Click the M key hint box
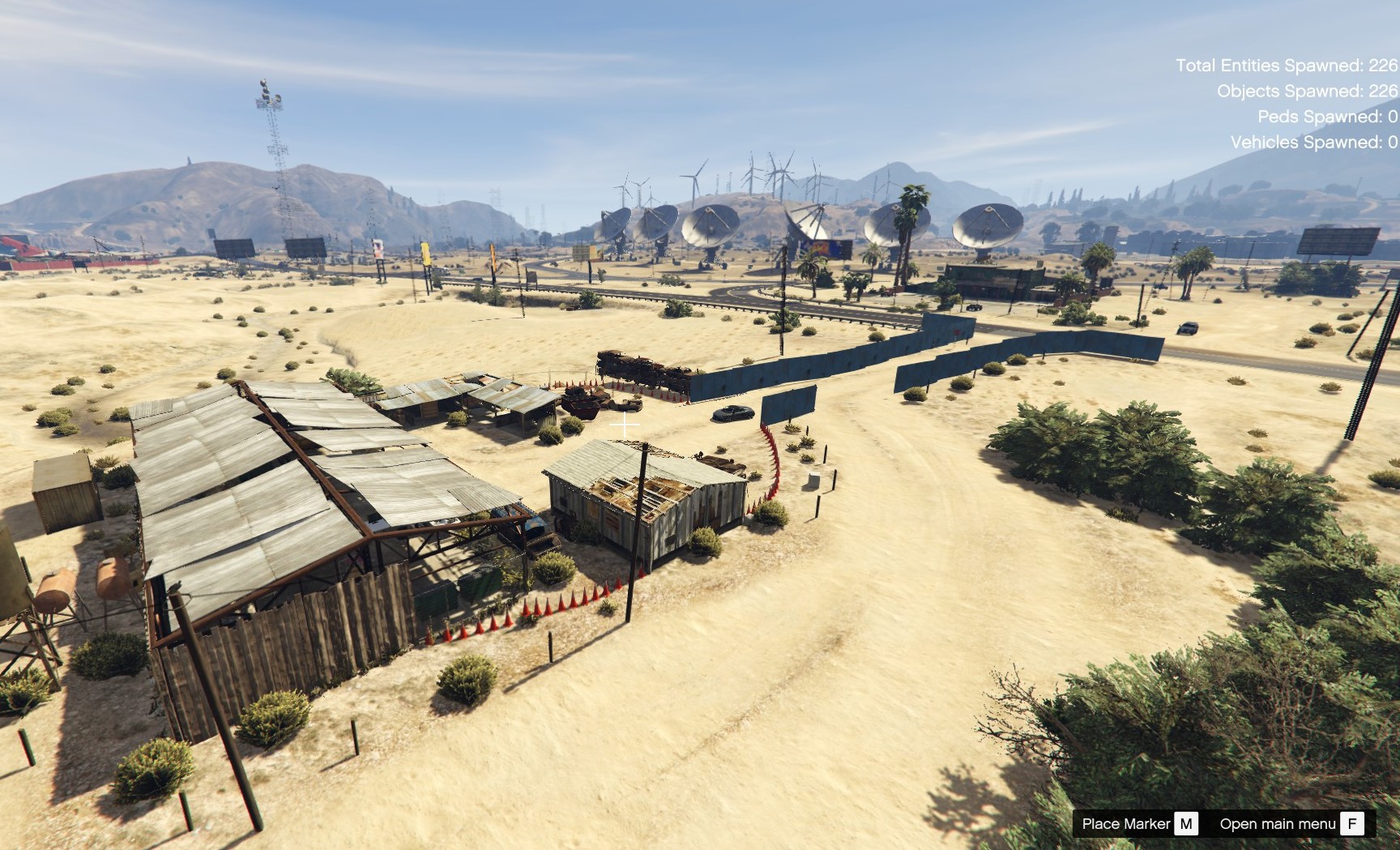The image size is (1400, 850). [1185, 822]
